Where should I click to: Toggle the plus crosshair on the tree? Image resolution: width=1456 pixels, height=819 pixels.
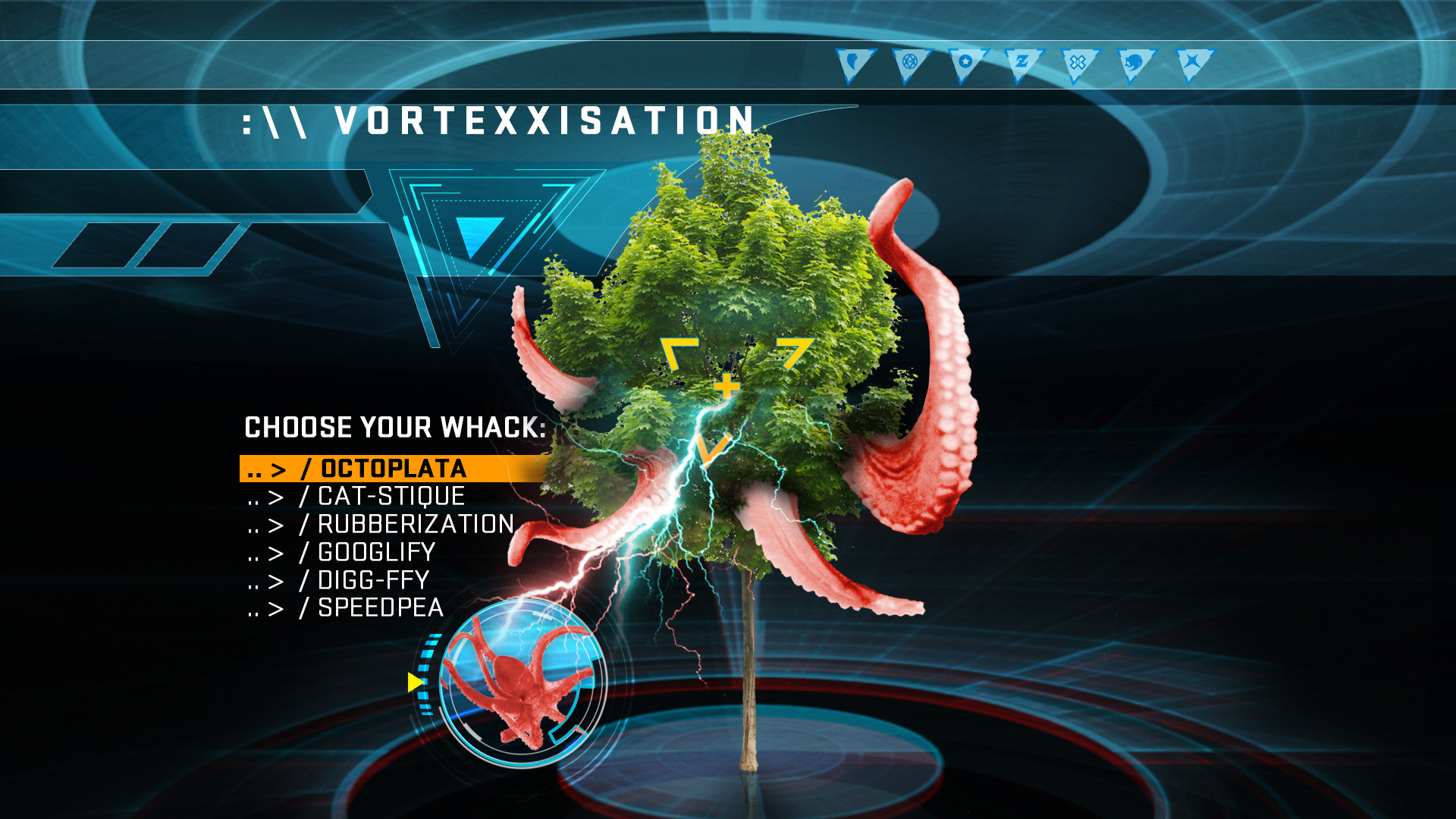pos(726,388)
